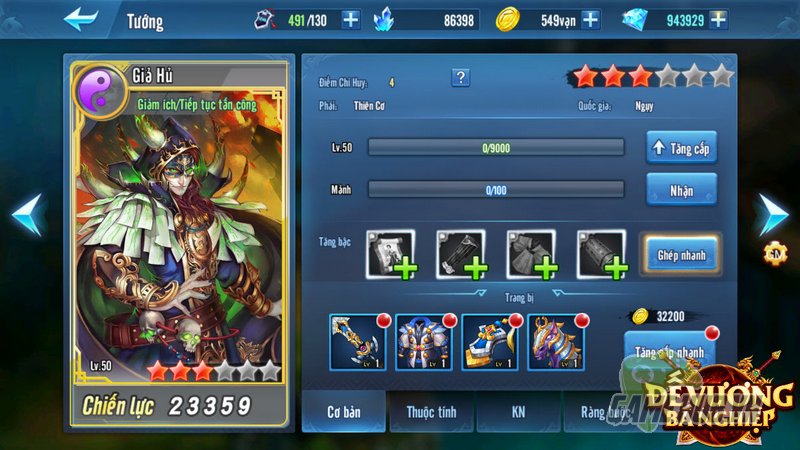Add gold coins with the plus button
Viewport: 800px width, 450px height.
pos(590,19)
